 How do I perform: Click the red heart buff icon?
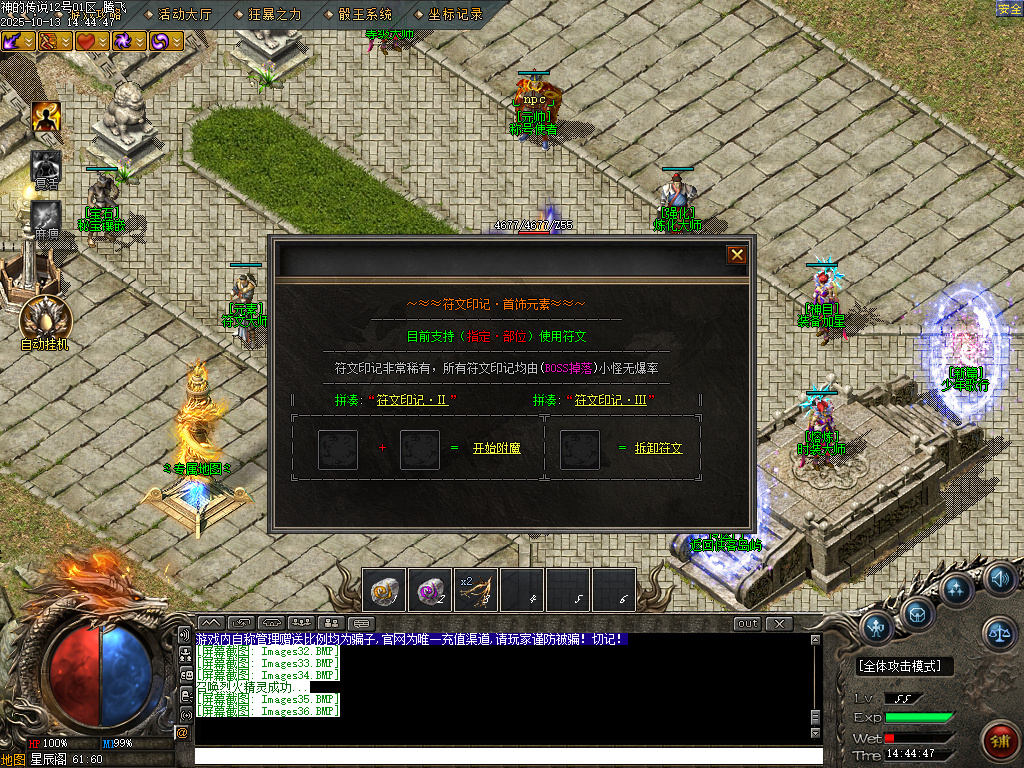(87, 41)
